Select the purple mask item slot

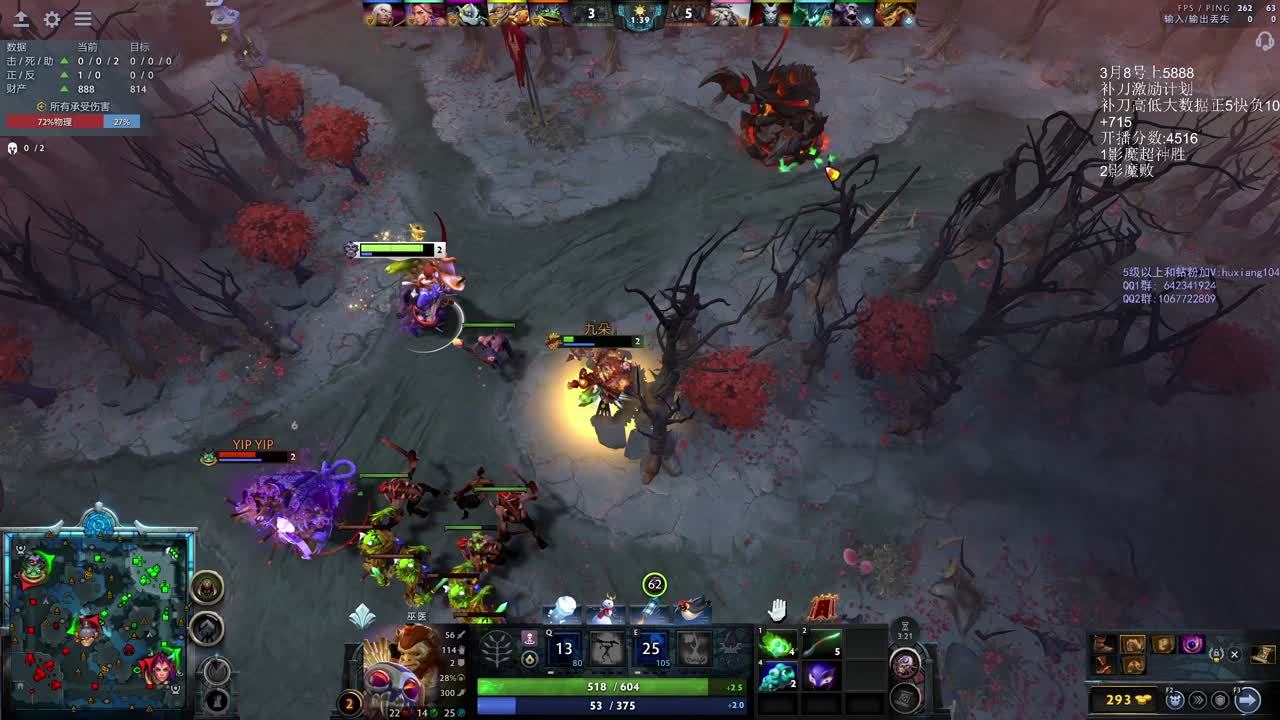click(x=821, y=676)
